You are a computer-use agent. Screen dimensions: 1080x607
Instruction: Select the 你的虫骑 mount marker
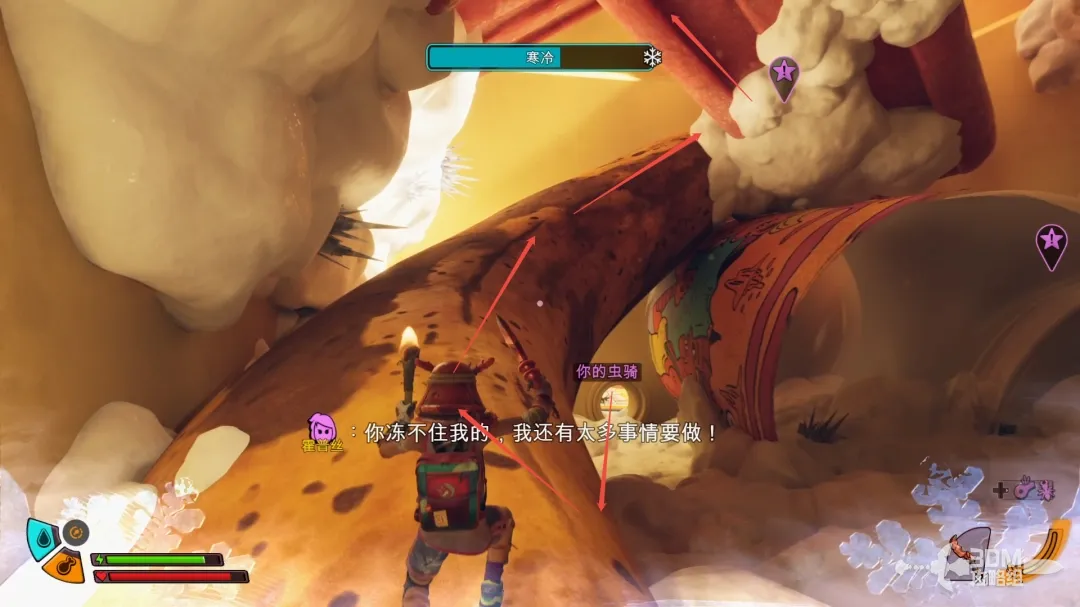coord(608,372)
